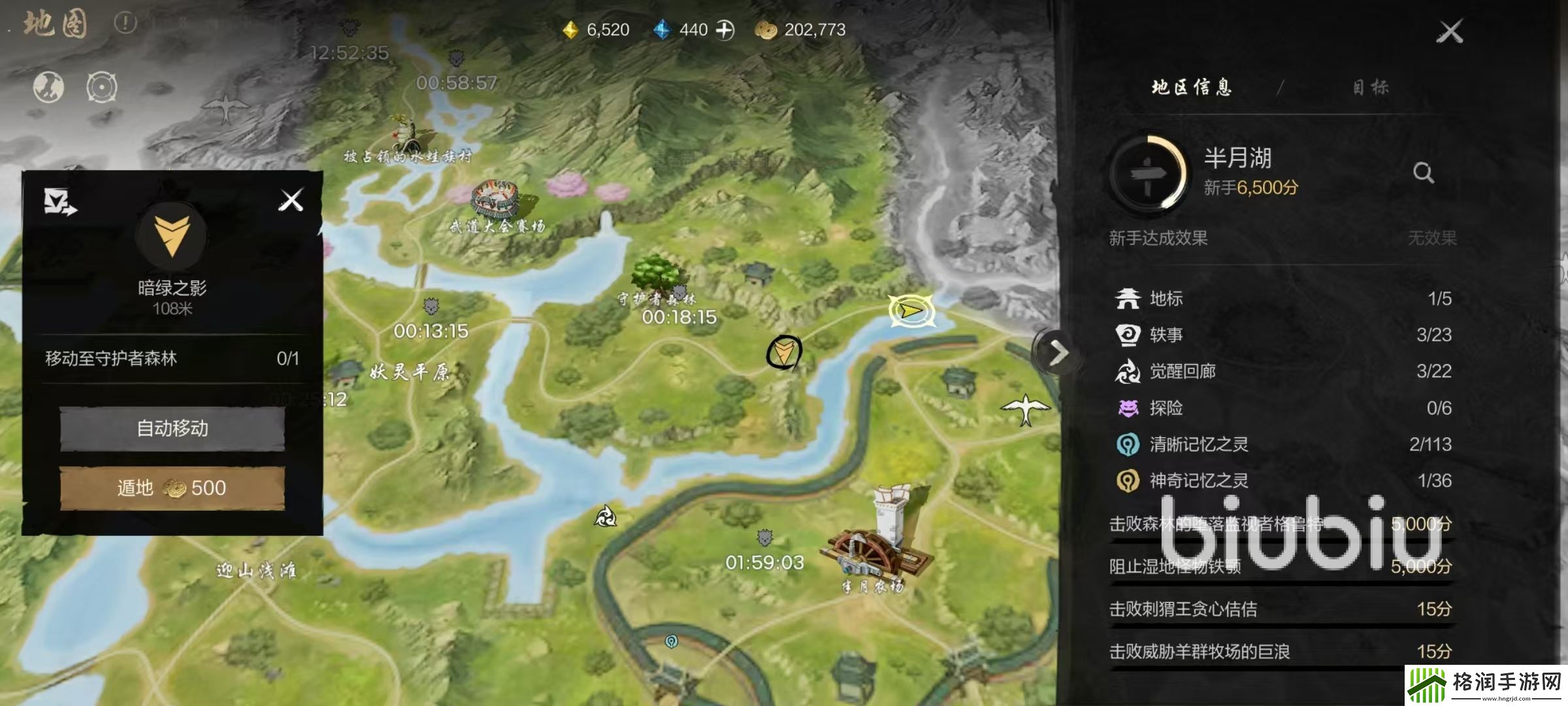Screen dimensions: 1568x706
Task: Start 自动移动 auto-move
Action: [172, 429]
